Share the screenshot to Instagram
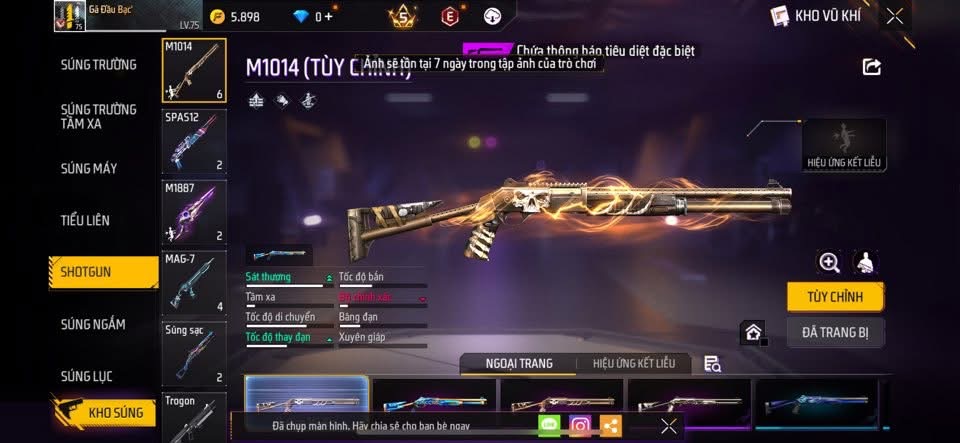960x443 pixels. (x=580, y=426)
